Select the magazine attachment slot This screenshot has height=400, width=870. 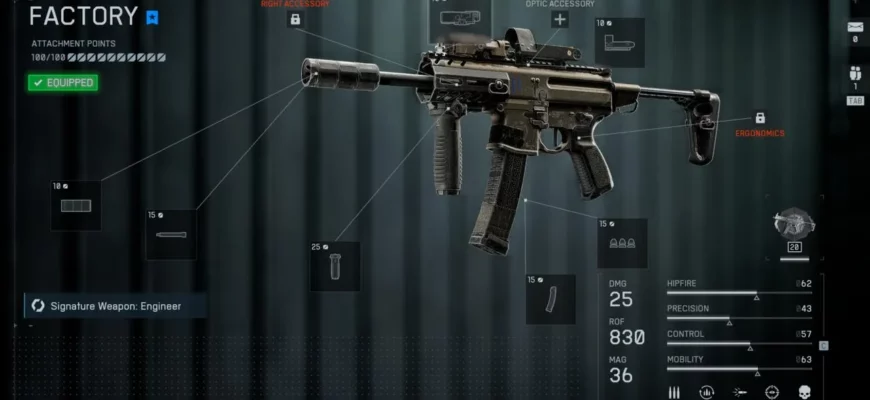[x=550, y=298]
